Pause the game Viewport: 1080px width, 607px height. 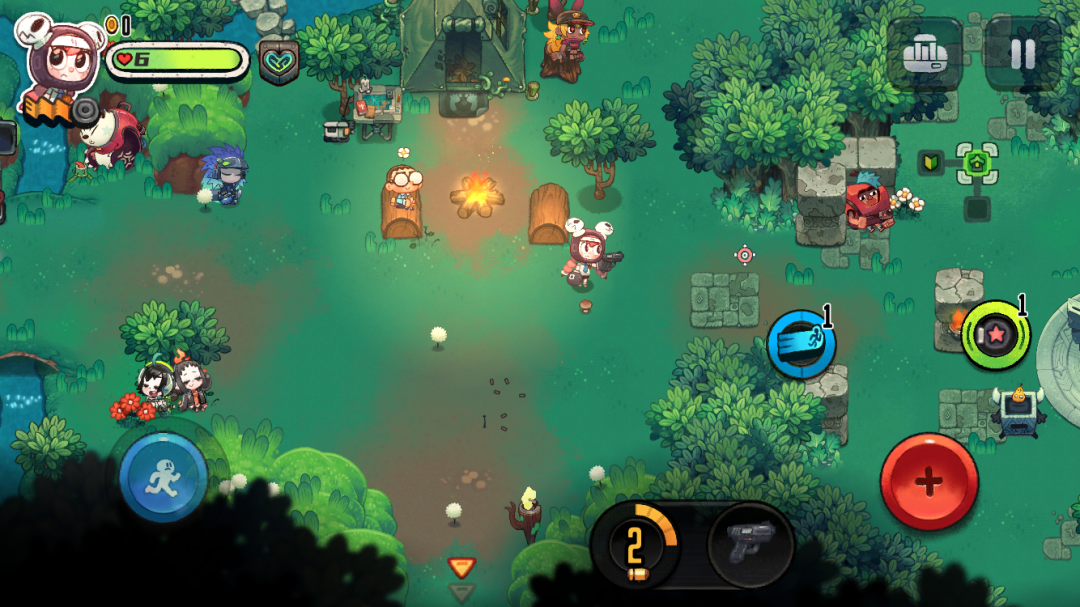1022,54
